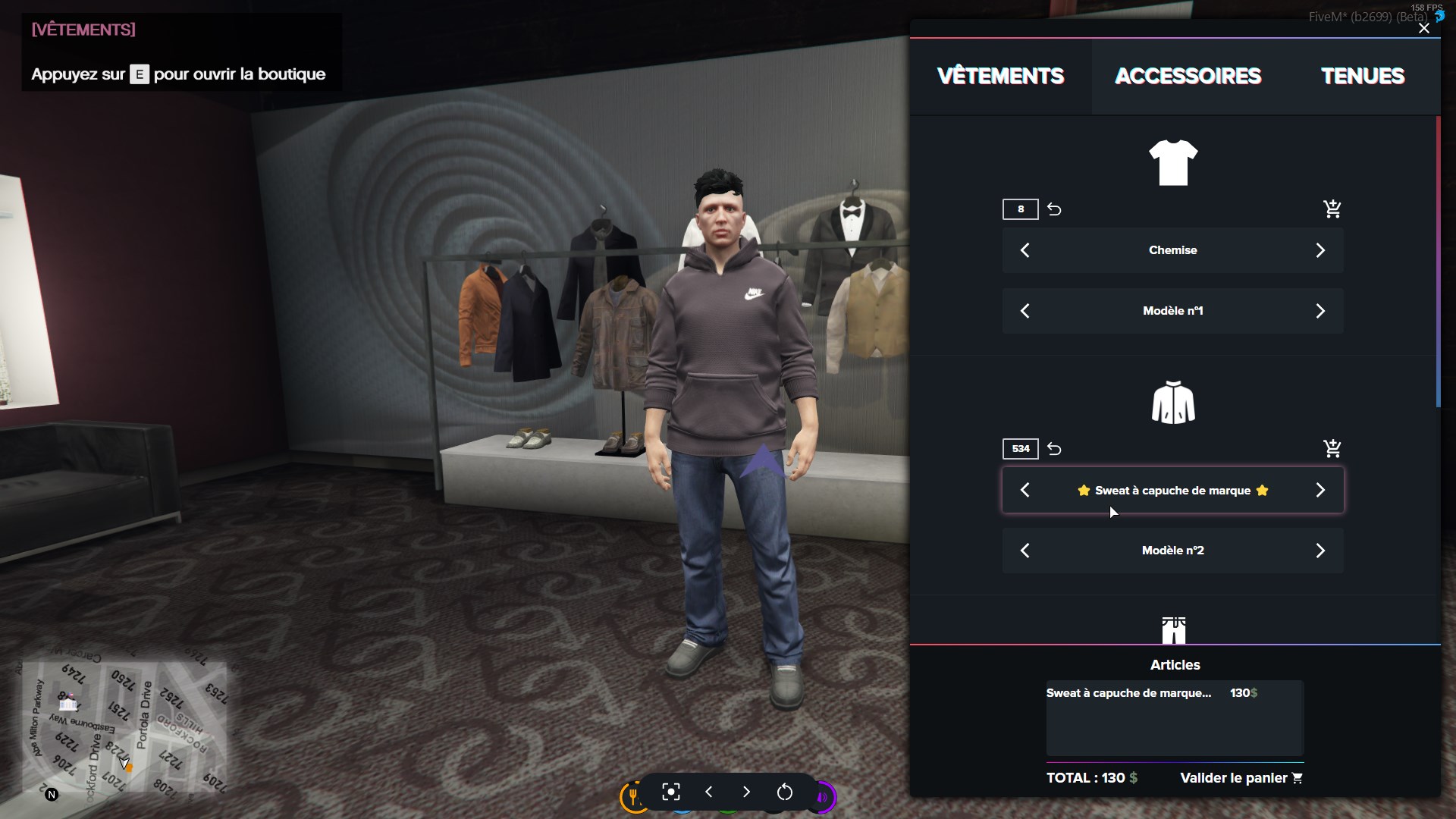The height and width of the screenshot is (819, 1456).
Task: Select the Sweat à capuche cart entry
Action: (x=1128, y=693)
